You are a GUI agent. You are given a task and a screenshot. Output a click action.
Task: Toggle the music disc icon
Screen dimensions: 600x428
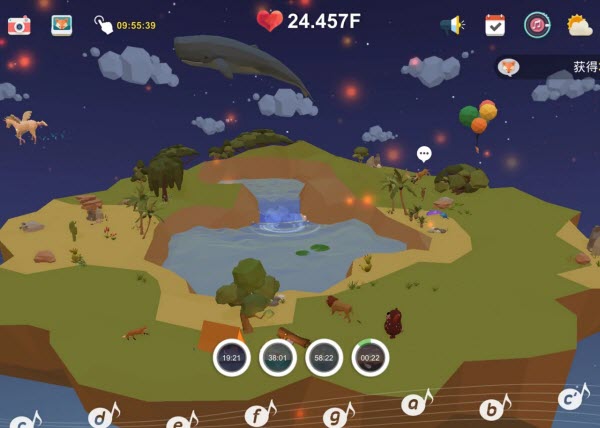point(537,25)
